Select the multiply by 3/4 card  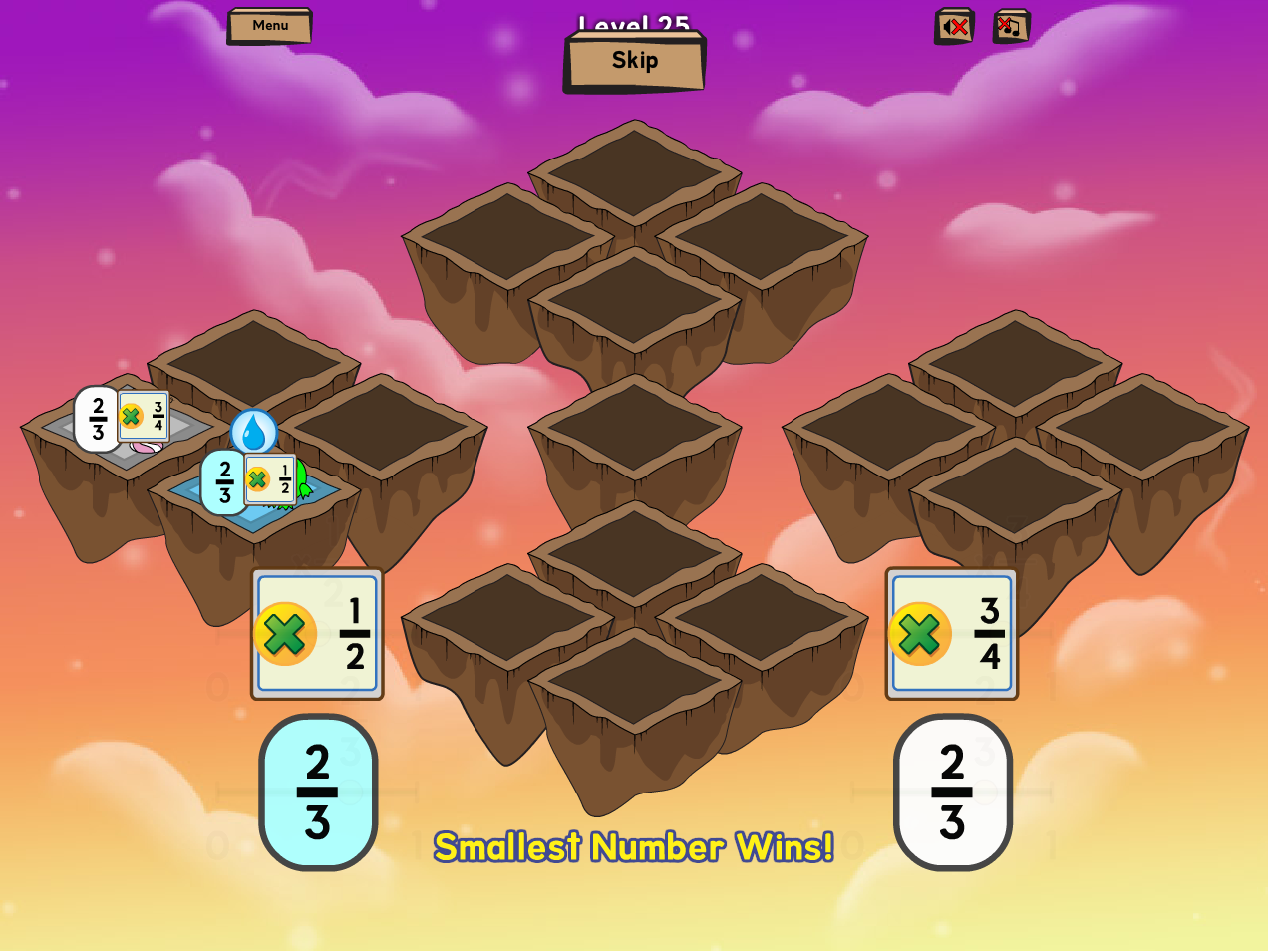pyautogui.click(x=952, y=634)
